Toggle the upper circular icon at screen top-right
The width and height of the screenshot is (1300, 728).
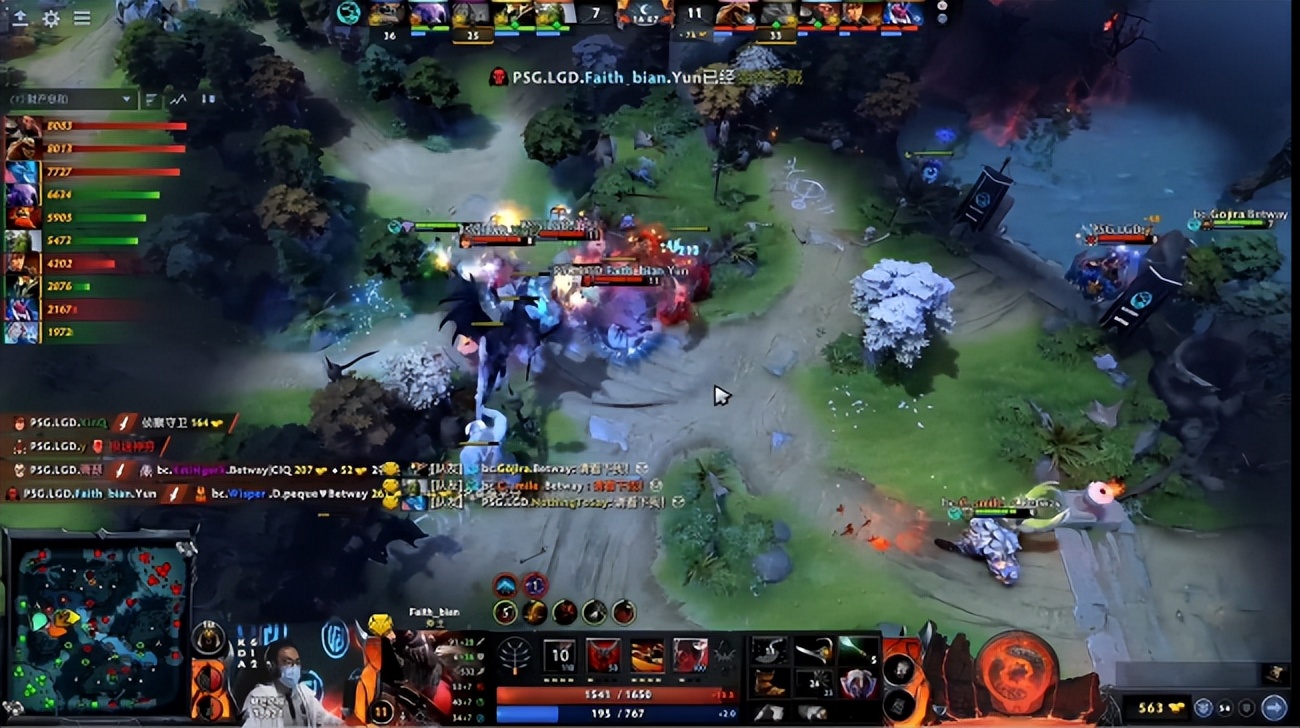943,7
